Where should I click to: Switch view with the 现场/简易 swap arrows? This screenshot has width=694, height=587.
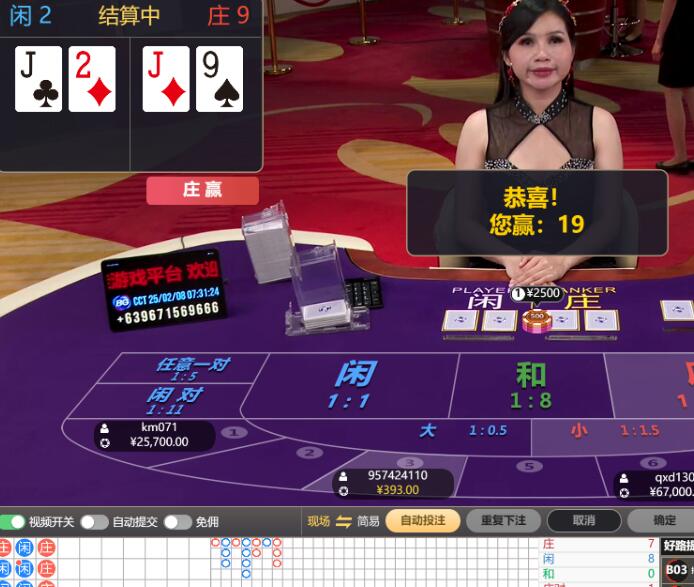343,521
